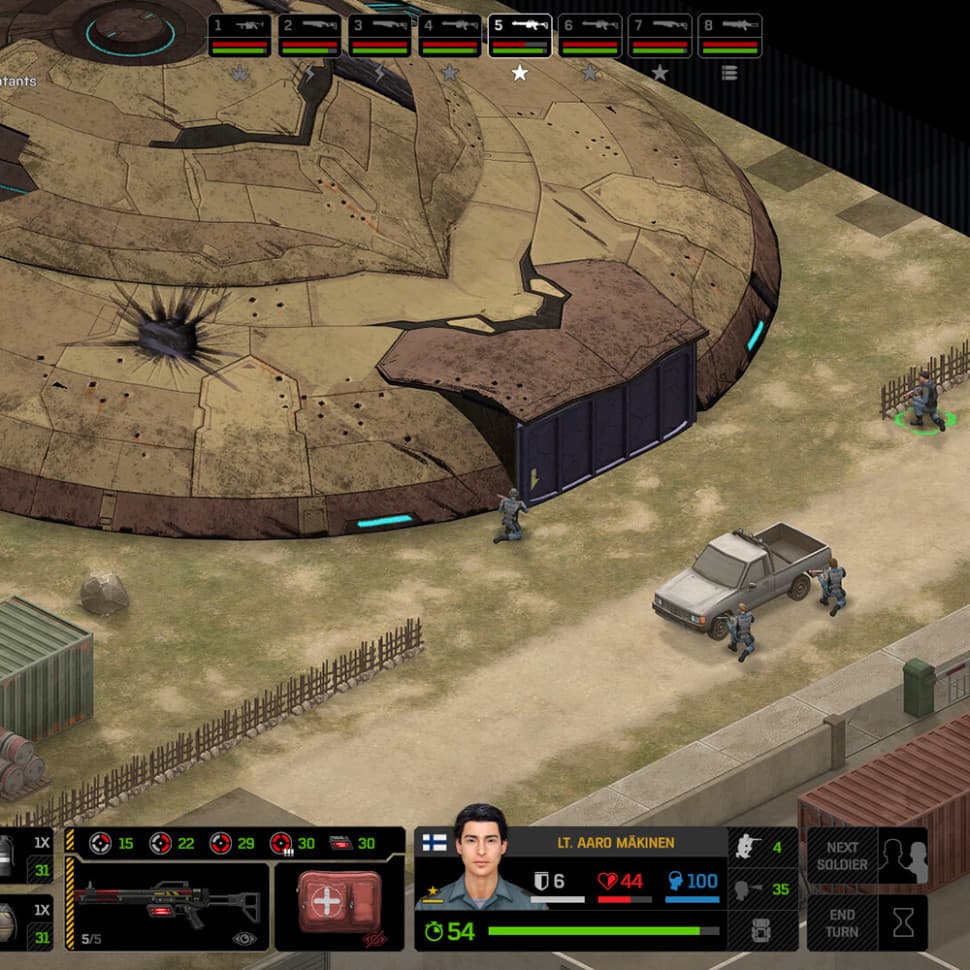970x970 pixels.
Task: Select the highlighted soldier 5 slot
Action: 520,35
